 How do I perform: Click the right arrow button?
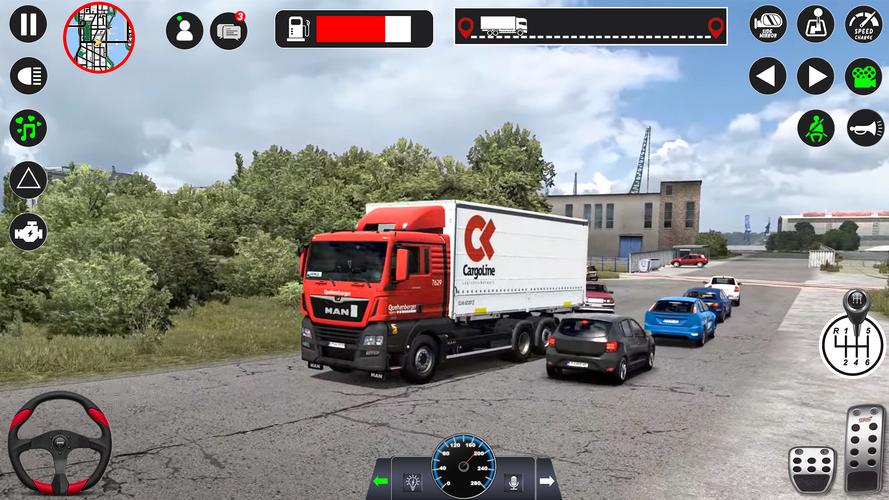[x=816, y=76]
